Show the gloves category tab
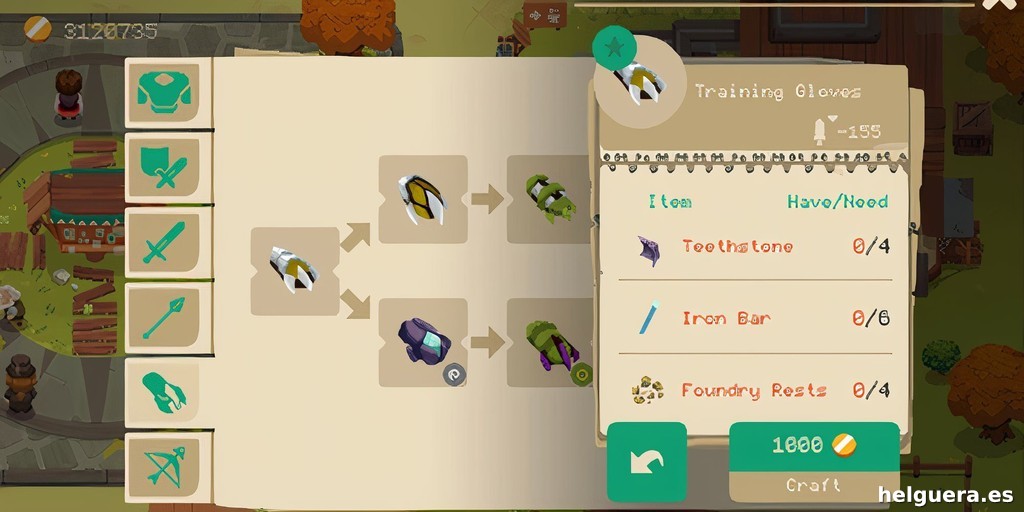 162,391
